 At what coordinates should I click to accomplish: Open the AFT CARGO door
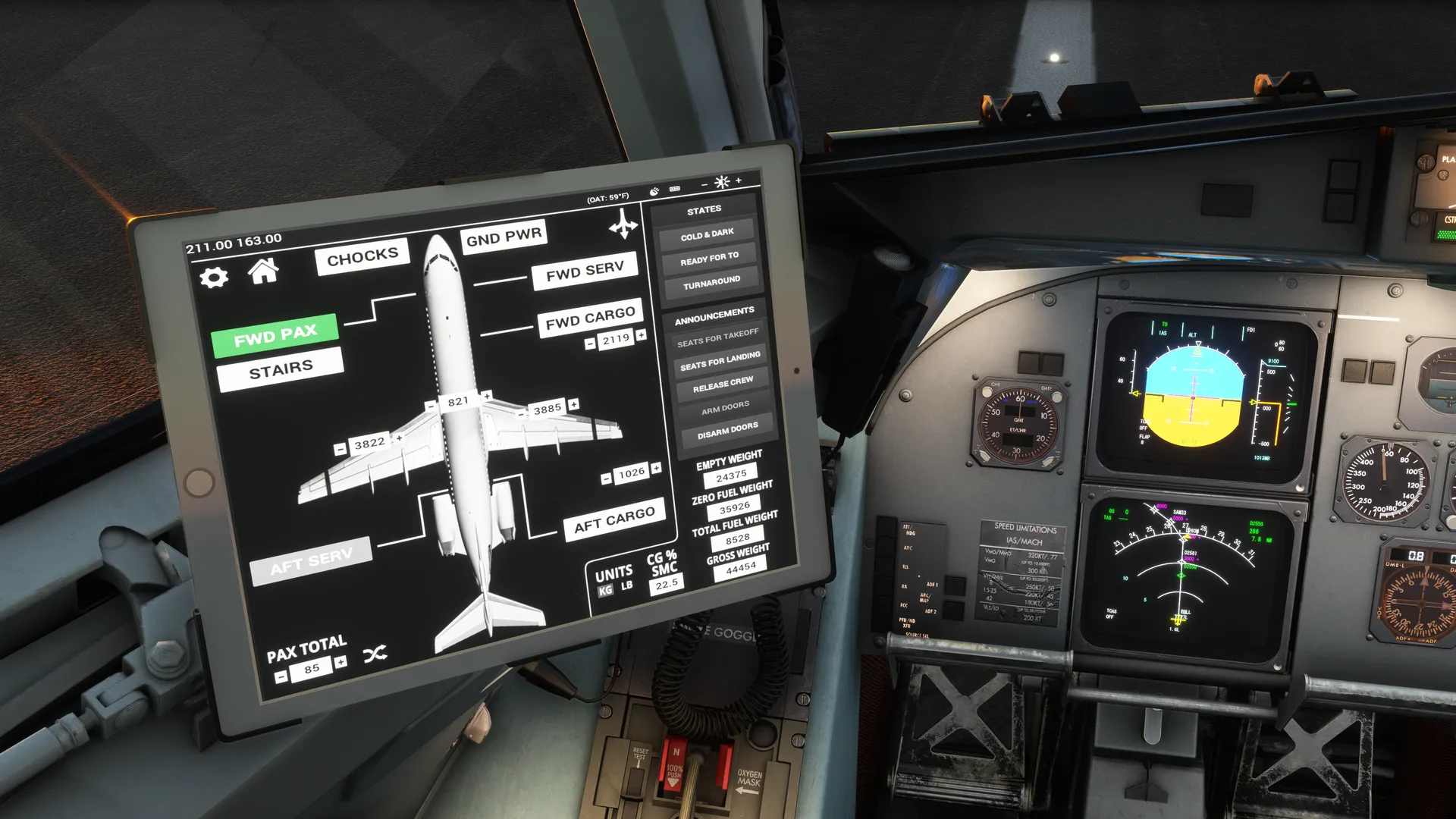614,519
